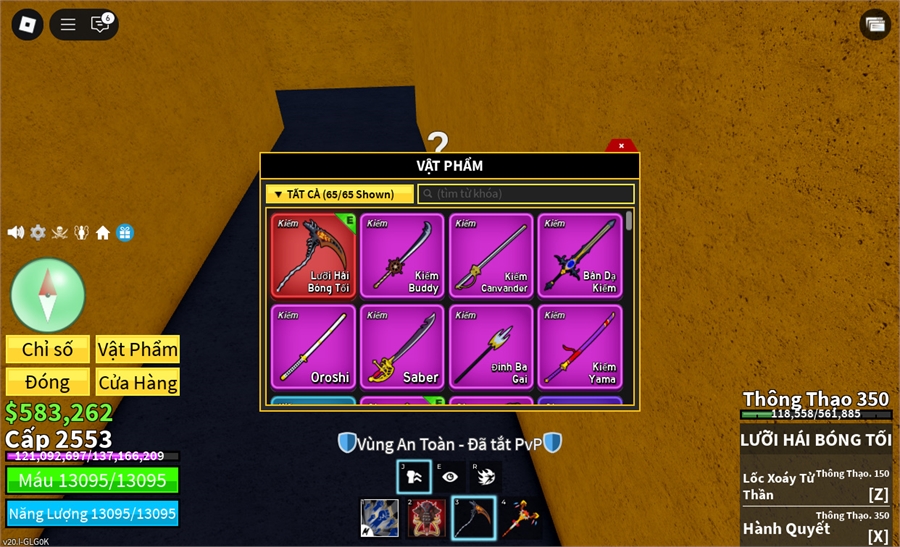This screenshot has width=900, height=547.
Task: Pick the Bản Dạ Kiếm sword
Action: pos(579,255)
